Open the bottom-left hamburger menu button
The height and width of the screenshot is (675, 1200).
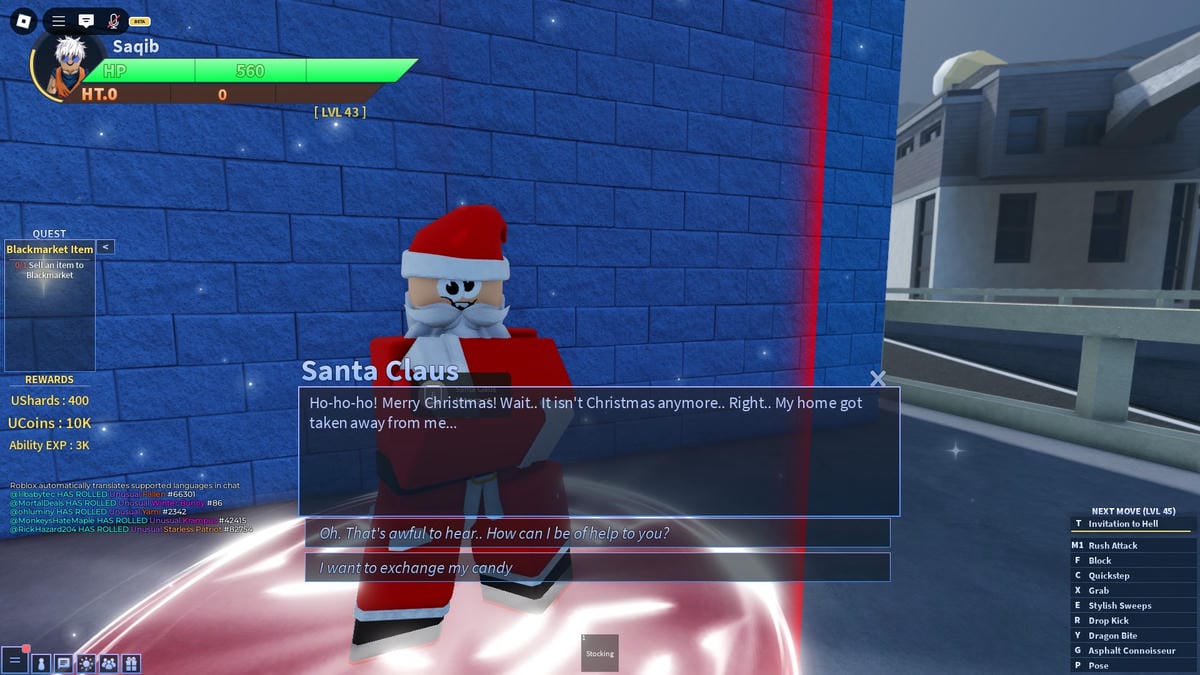click(15, 661)
